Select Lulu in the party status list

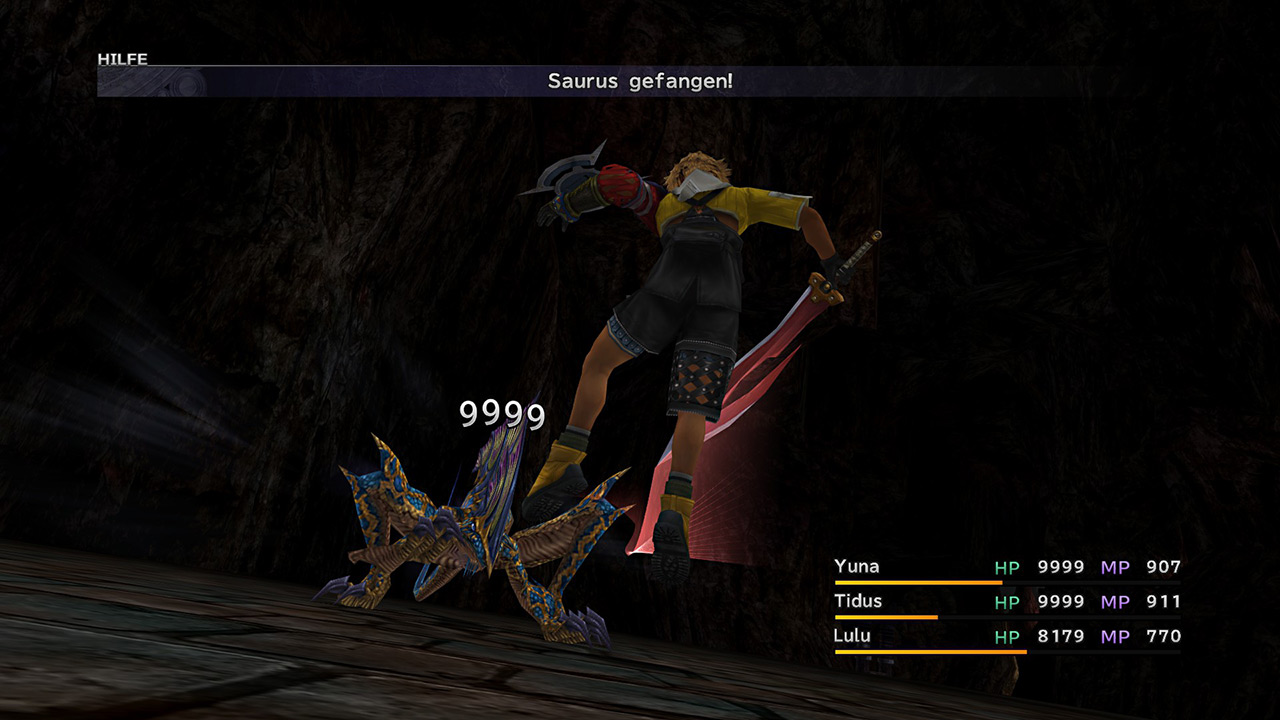853,636
